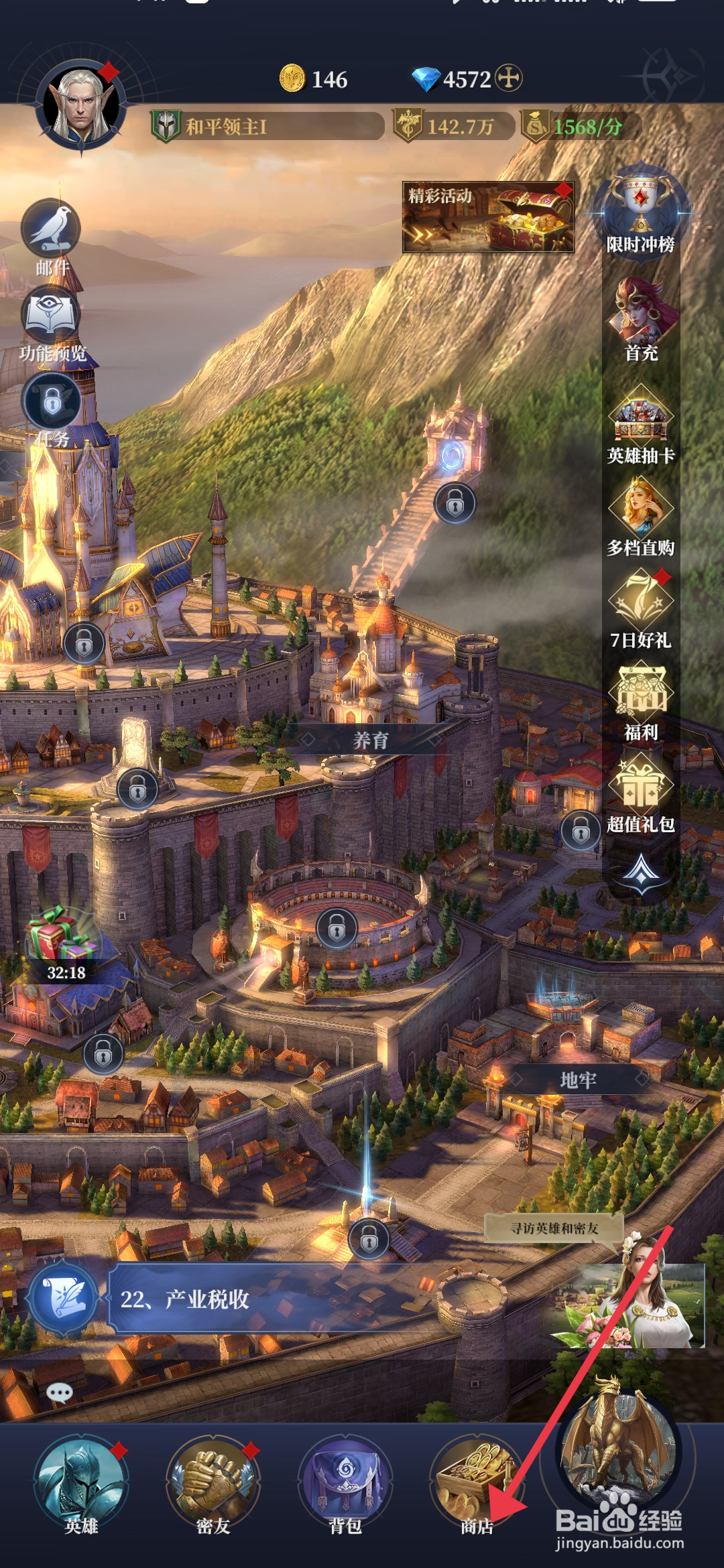Open the 背包 backpack
This screenshot has width=724, height=1568.
345,1482
